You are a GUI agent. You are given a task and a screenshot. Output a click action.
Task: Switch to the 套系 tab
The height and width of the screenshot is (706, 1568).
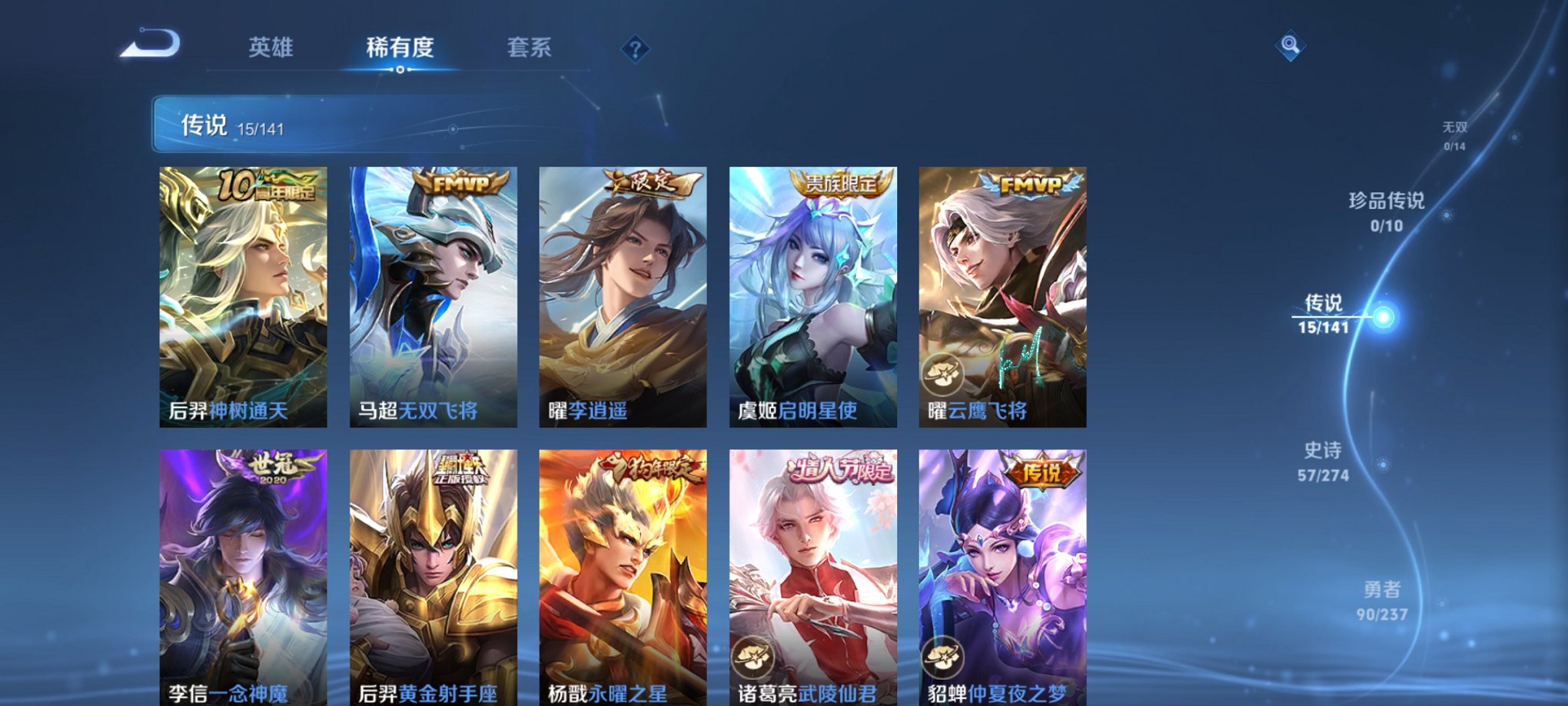point(538,48)
